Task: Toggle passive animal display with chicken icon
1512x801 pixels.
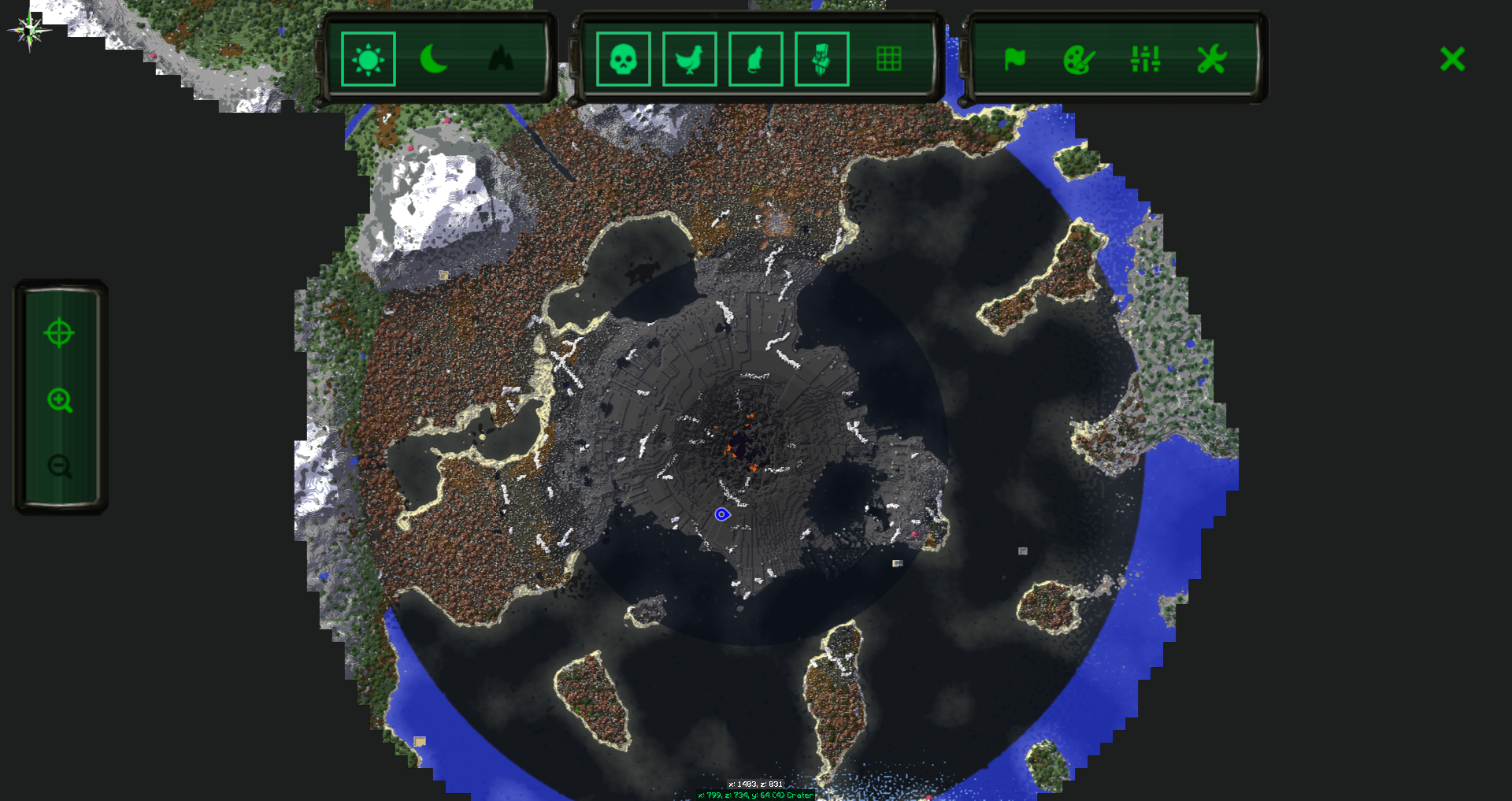Action: click(x=688, y=59)
